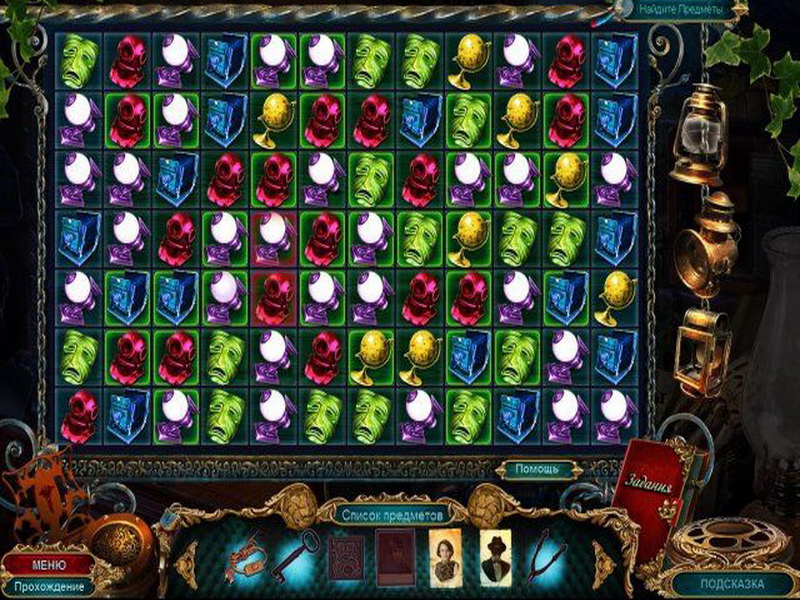Viewport: 800px width, 600px height.
Task: Click the Помощь help button
Action: click(x=536, y=468)
